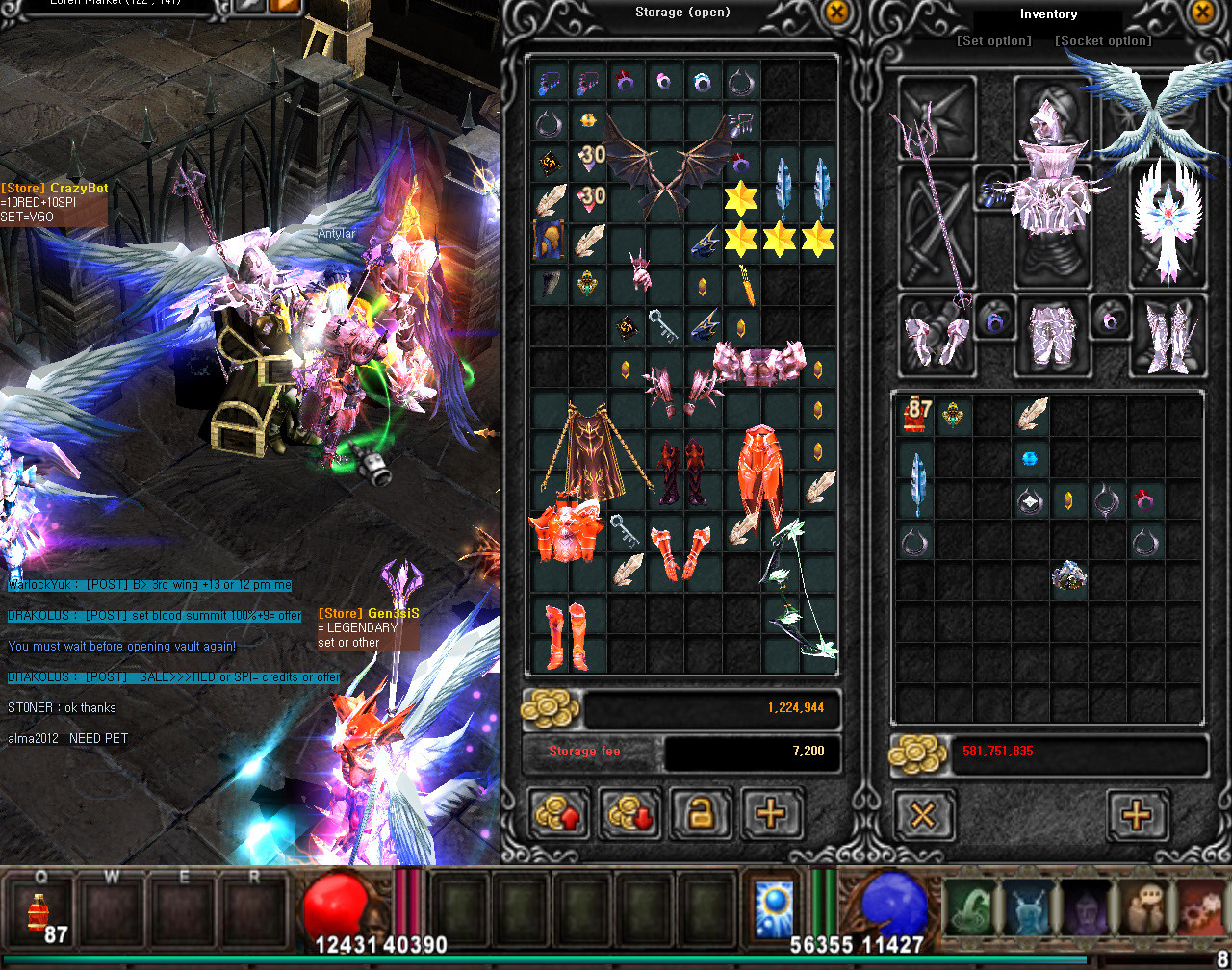1232x970 pixels.
Task: Toggle the storage padlock button
Action: tap(701, 815)
